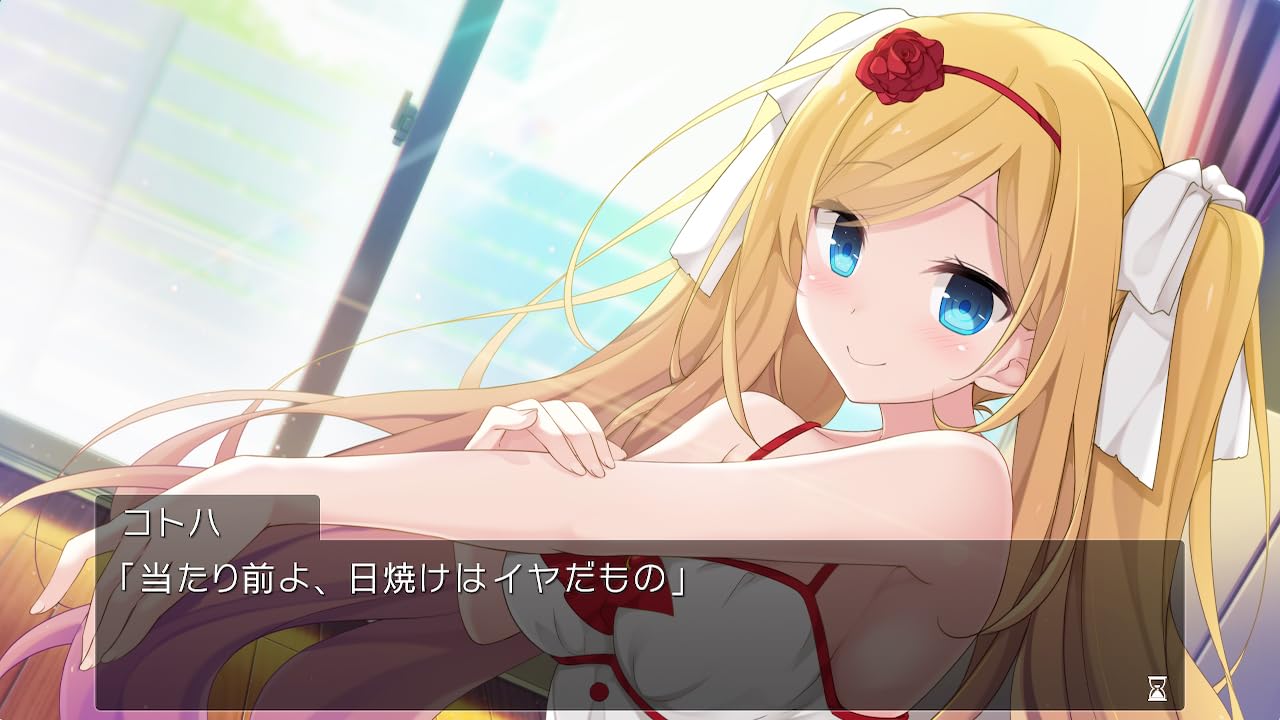Click the button on her white dress
The height and width of the screenshot is (720, 1280).
pyautogui.click(x=600, y=690)
